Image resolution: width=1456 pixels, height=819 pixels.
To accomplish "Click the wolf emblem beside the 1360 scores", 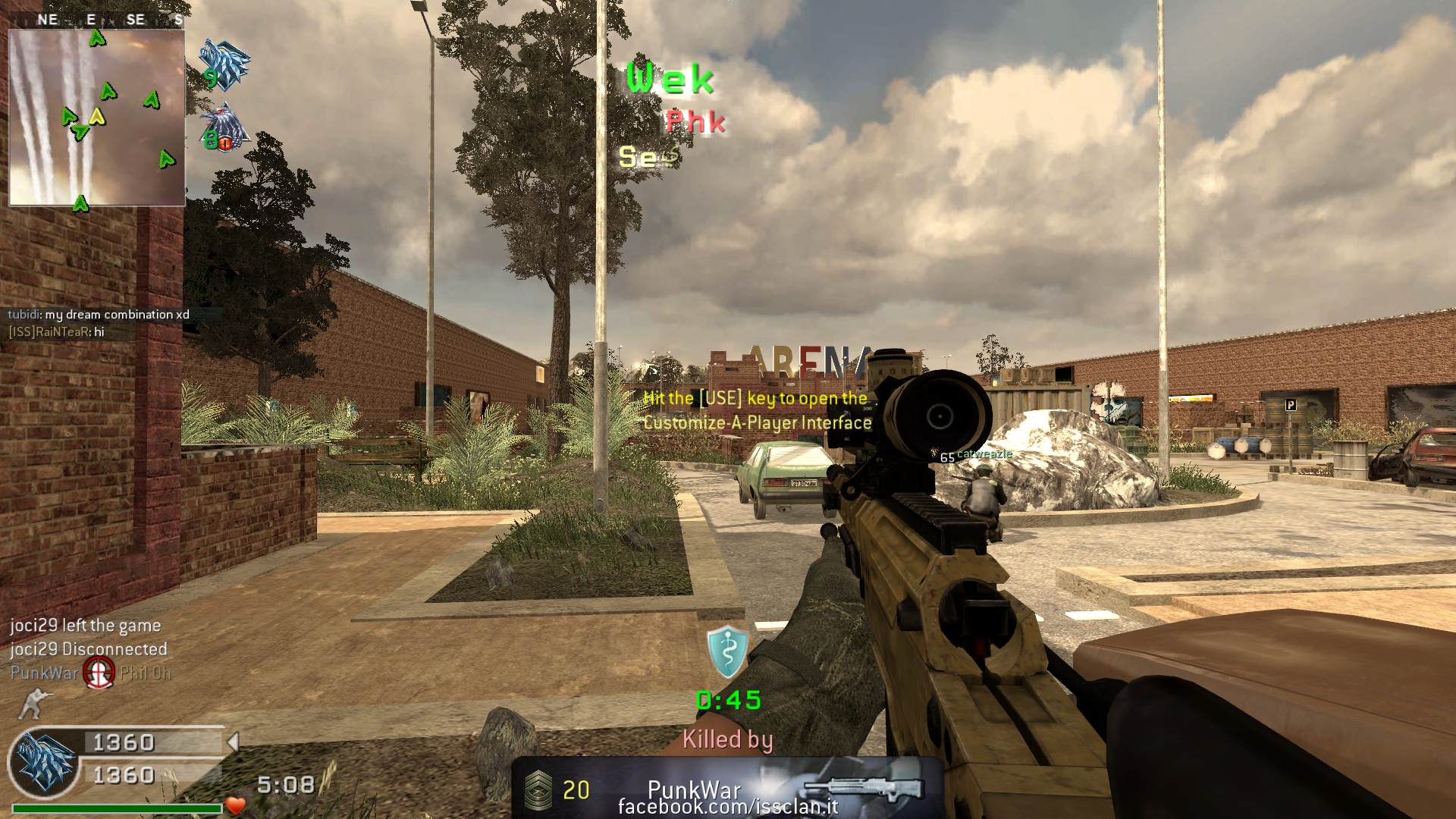I will click(x=44, y=761).
